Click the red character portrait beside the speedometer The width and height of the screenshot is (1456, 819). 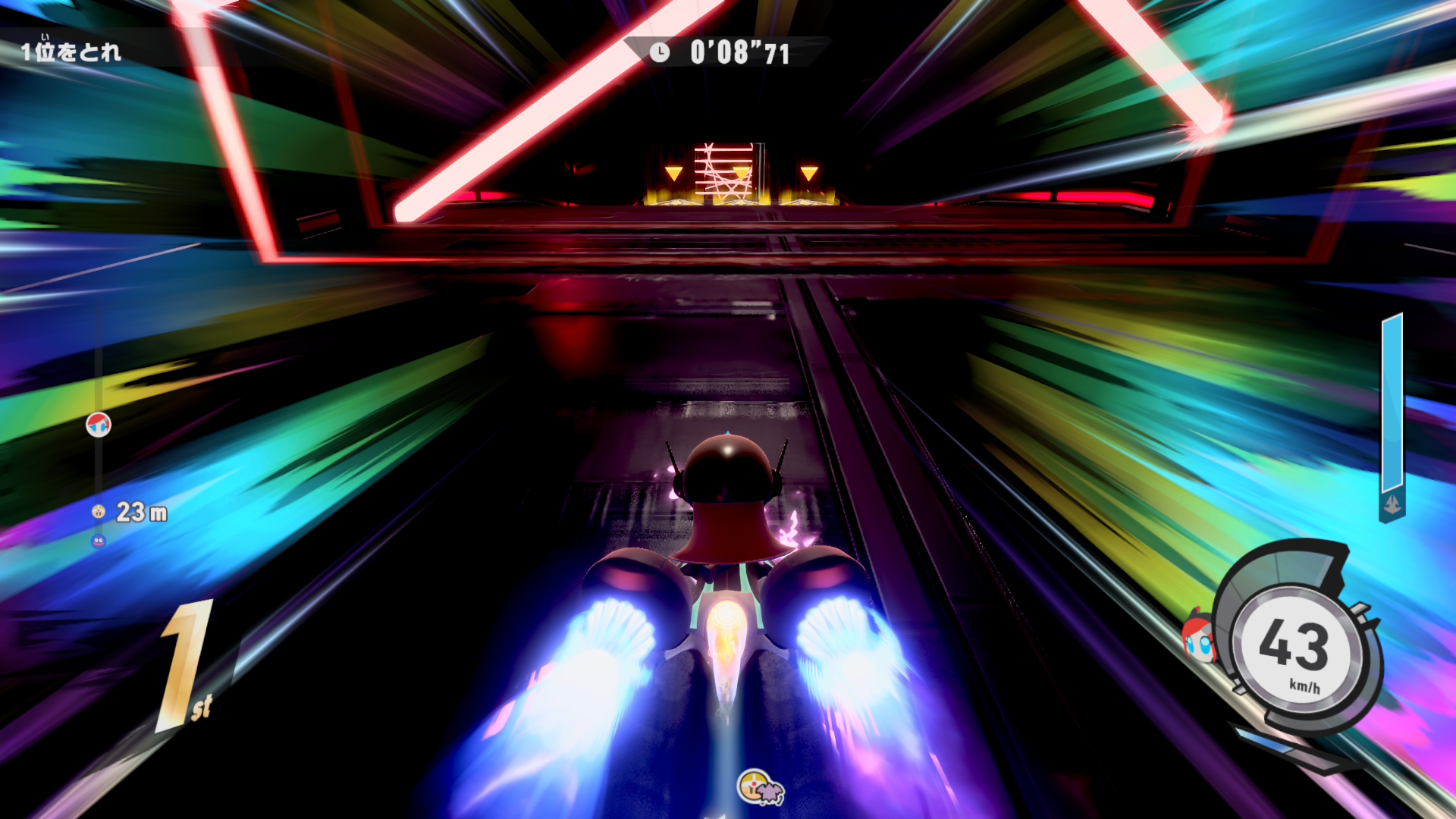coord(1199,639)
